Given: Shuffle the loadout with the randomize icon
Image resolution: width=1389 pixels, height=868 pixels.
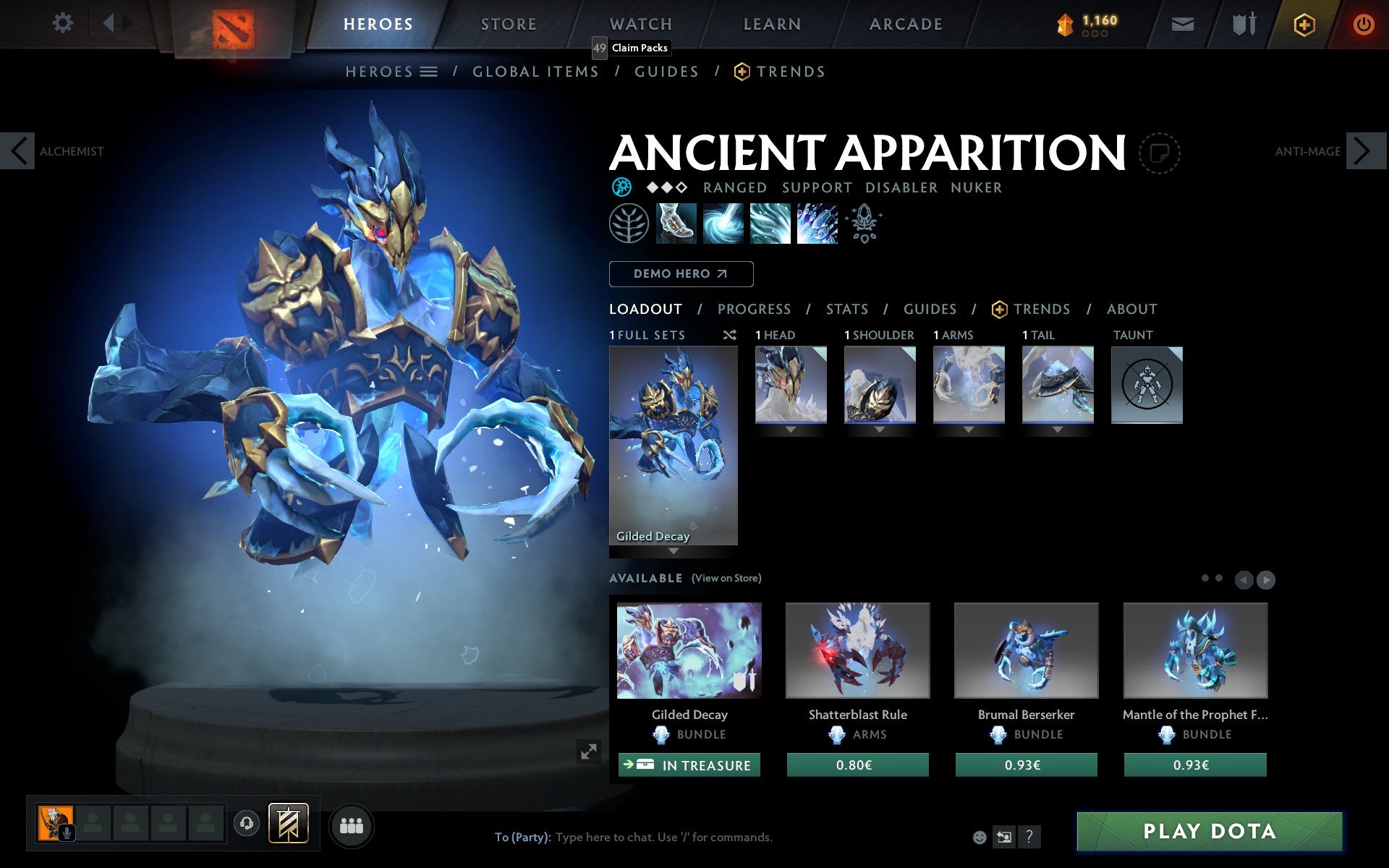Looking at the screenshot, I should click(x=729, y=335).
